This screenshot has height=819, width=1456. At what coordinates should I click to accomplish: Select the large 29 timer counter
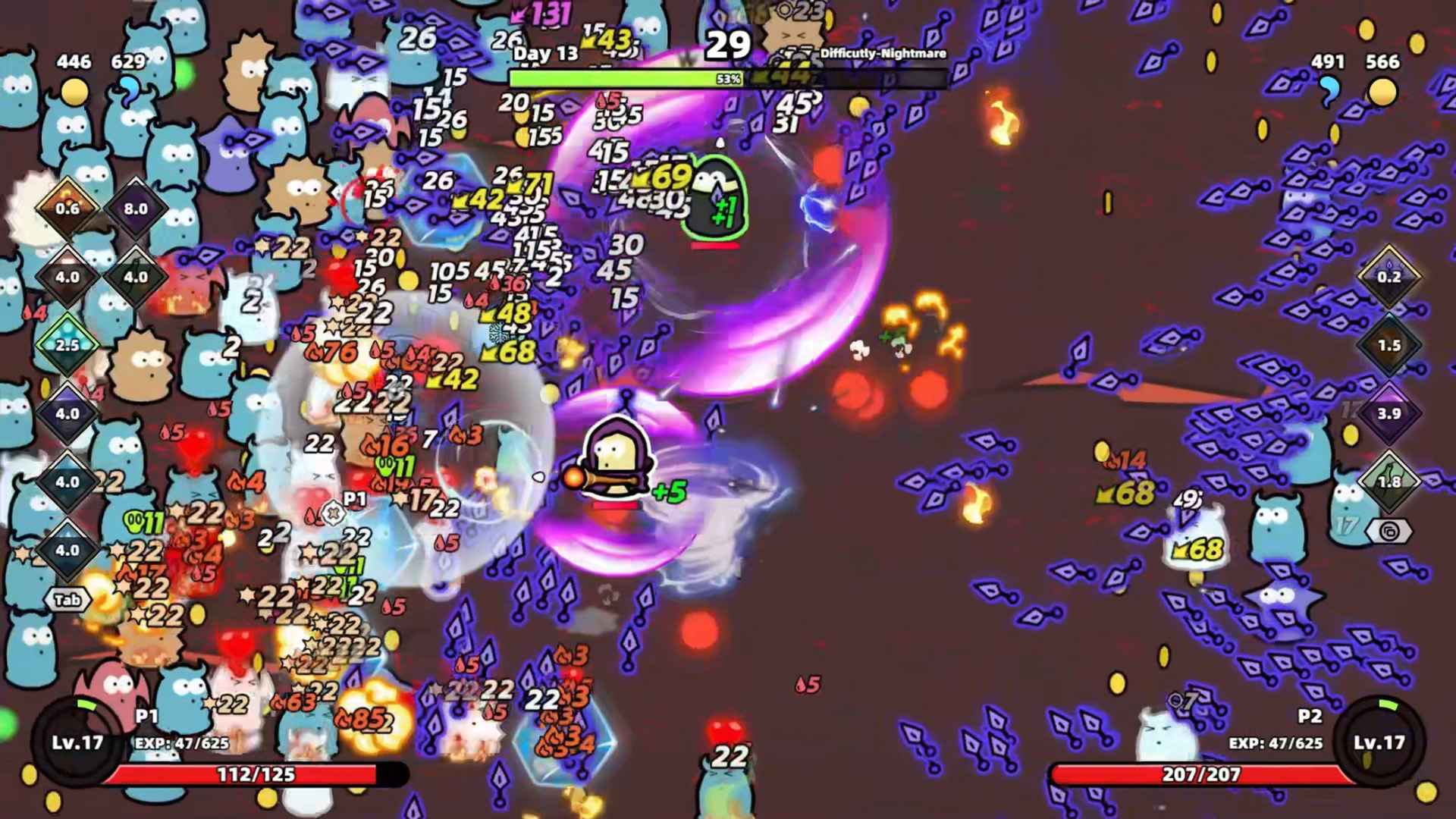coord(726,45)
